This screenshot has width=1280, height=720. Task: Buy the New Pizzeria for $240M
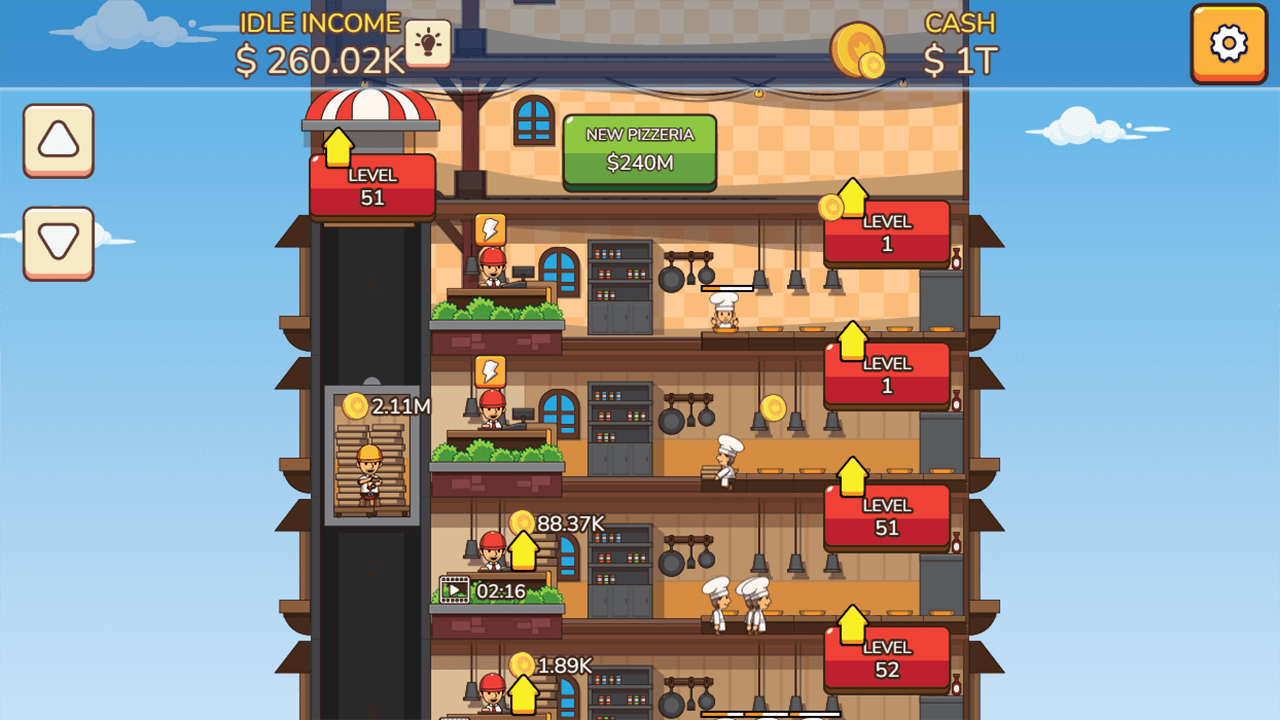coord(638,150)
